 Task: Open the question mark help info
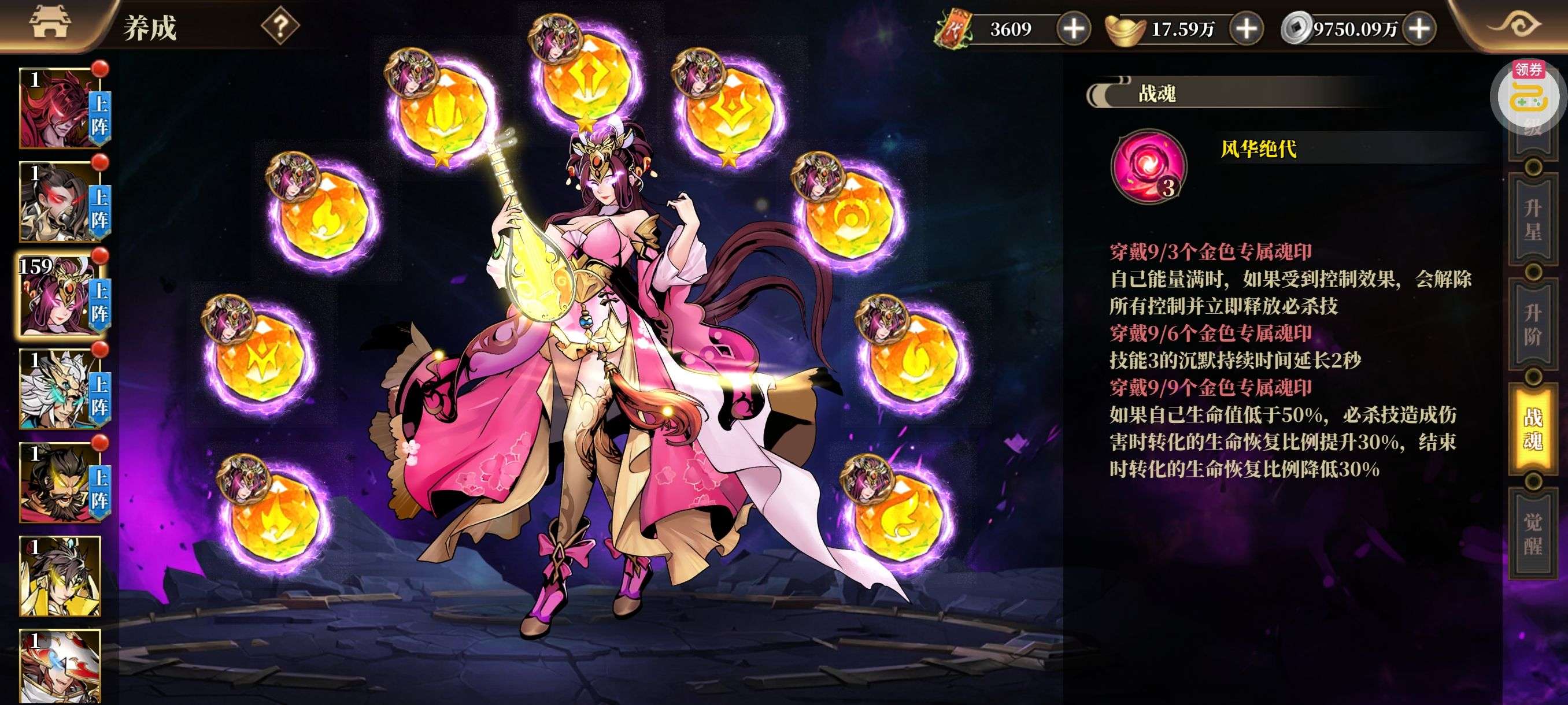tap(280, 27)
